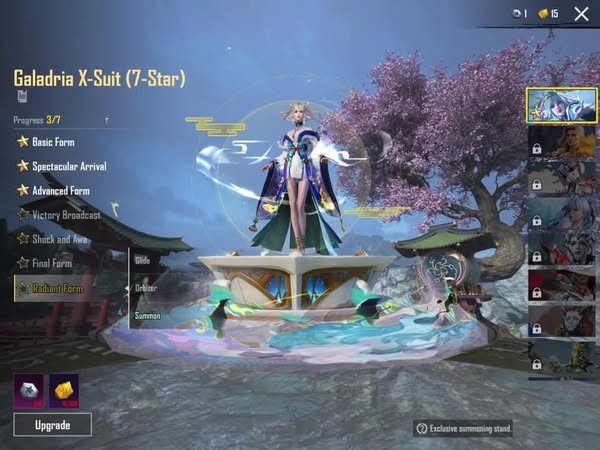Preview the Summon option
This screenshot has width=600, height=450.
(x=147, y=315)
